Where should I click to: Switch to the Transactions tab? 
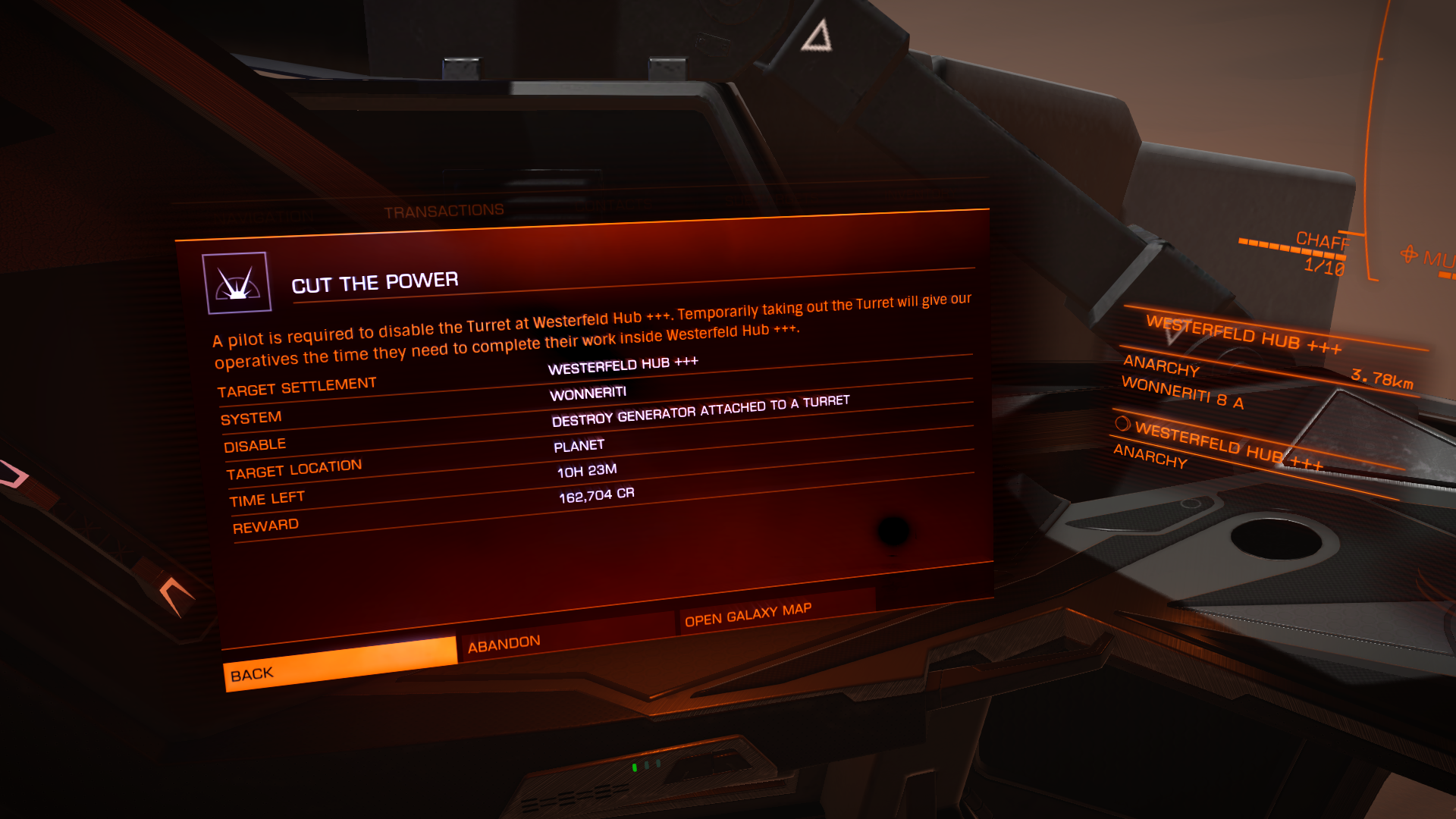(x=444, y=211)
